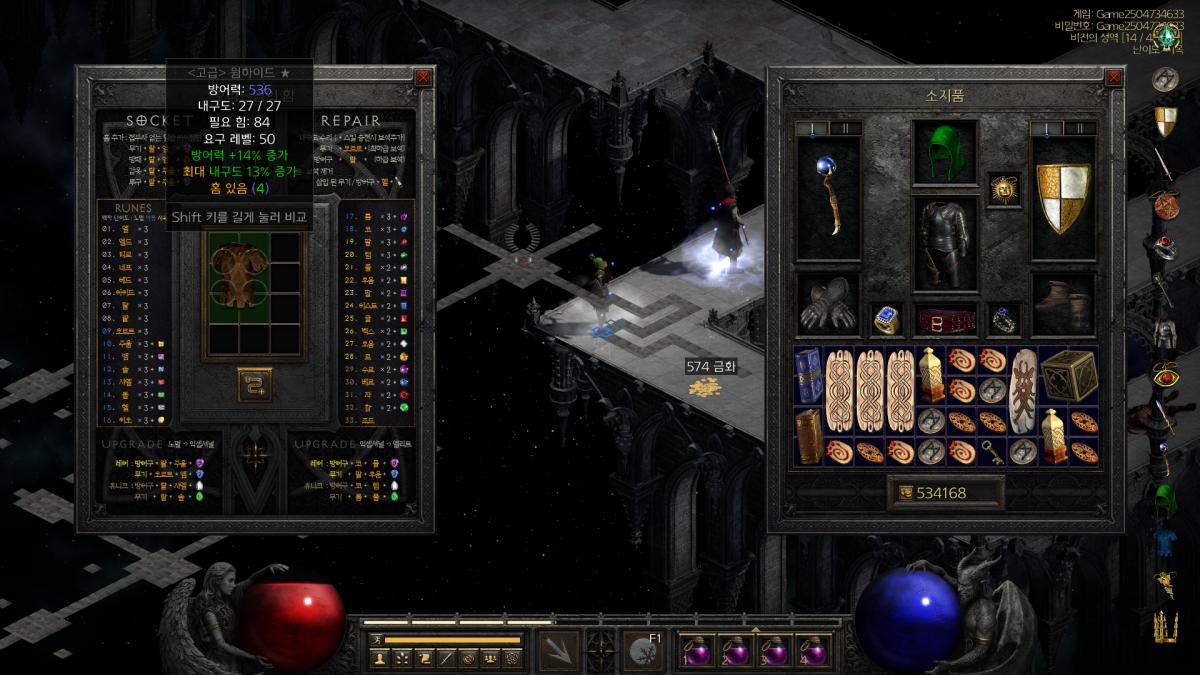This screenshot has height=675, width=1200.
Task: Select the equipped orb weapon
Action: click(827, 197)
